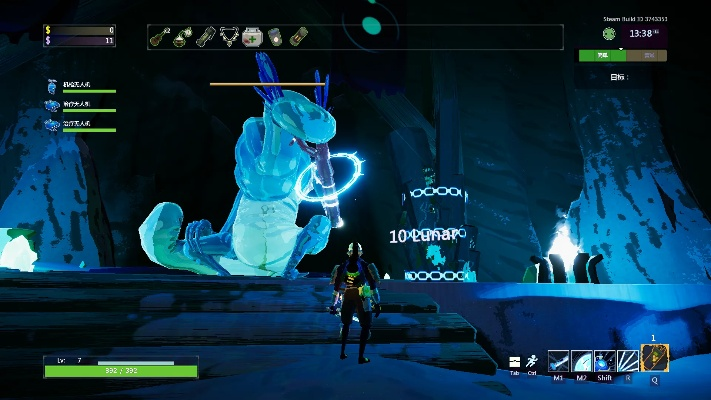Select the medkit item icon

pyautogui.click(x=252, y=37)
